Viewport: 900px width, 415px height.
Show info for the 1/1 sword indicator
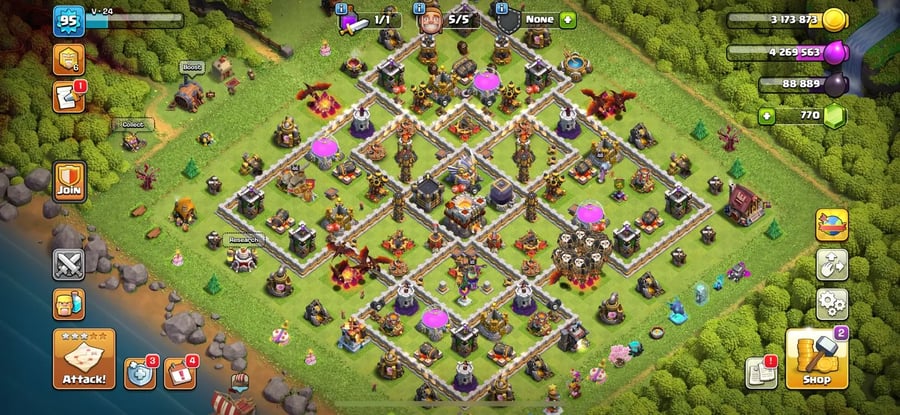(372, 19)
